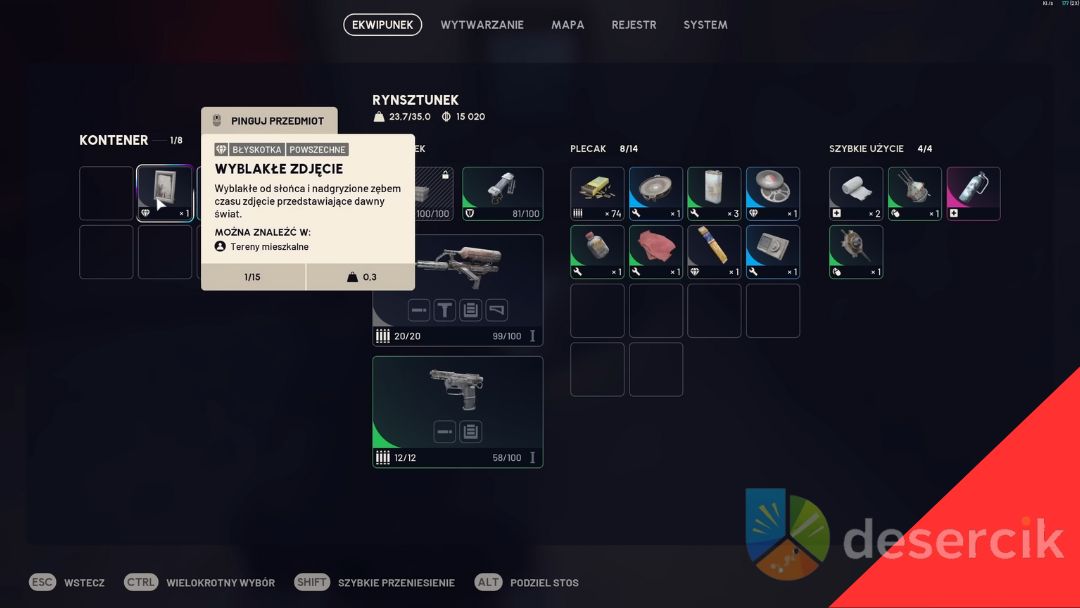Image resolution: width=1080 pixels, height=608 pixels.
Task: Click the Pinguj Przedmiot button
Action: point(269,121)
